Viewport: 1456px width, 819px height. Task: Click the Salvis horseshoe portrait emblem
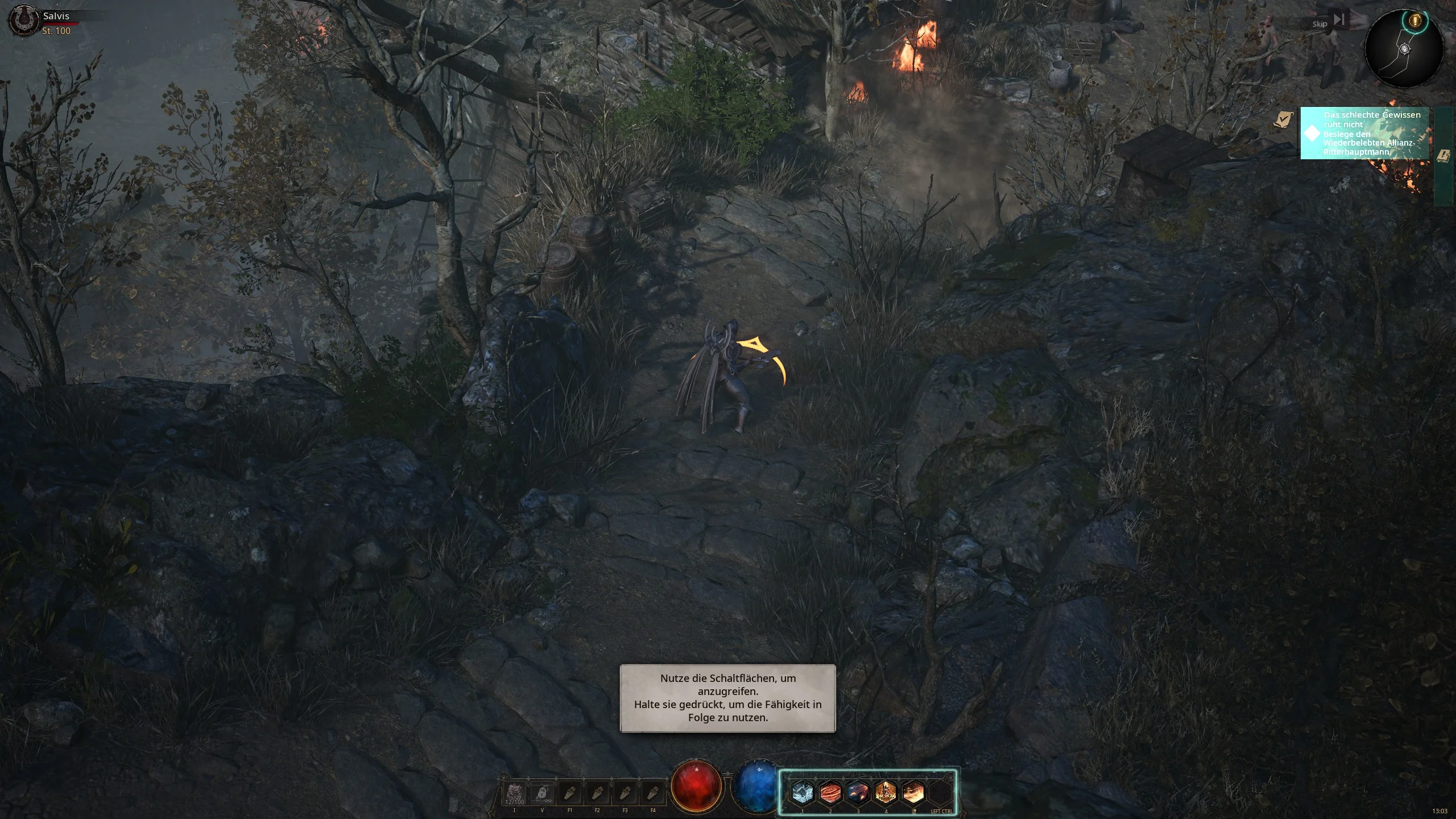pyautogui.click(x=23, y=20)
